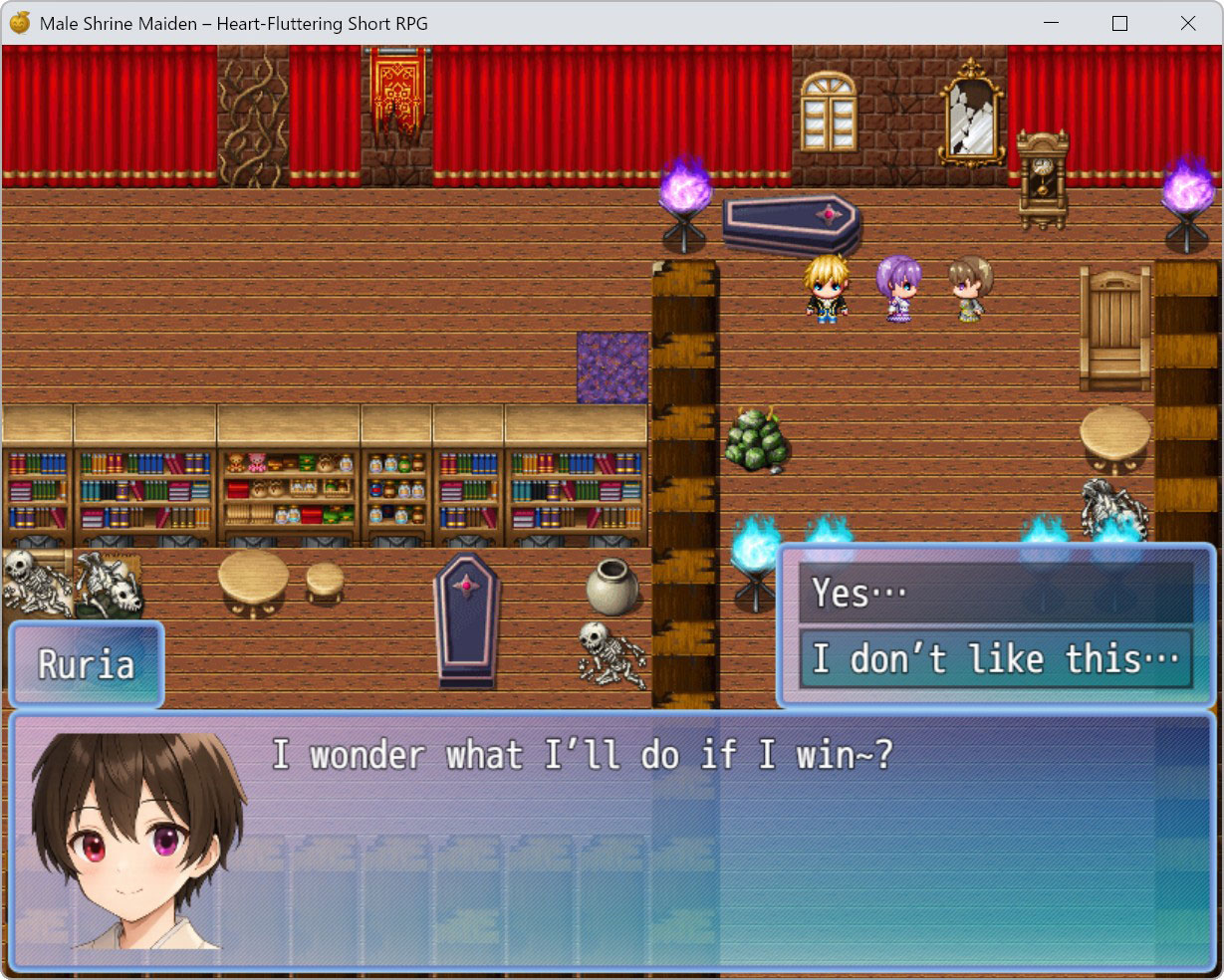The height and width of the screenshot is (980, 1224).
Task: Maximize the game window
Action: [1119, 23]
